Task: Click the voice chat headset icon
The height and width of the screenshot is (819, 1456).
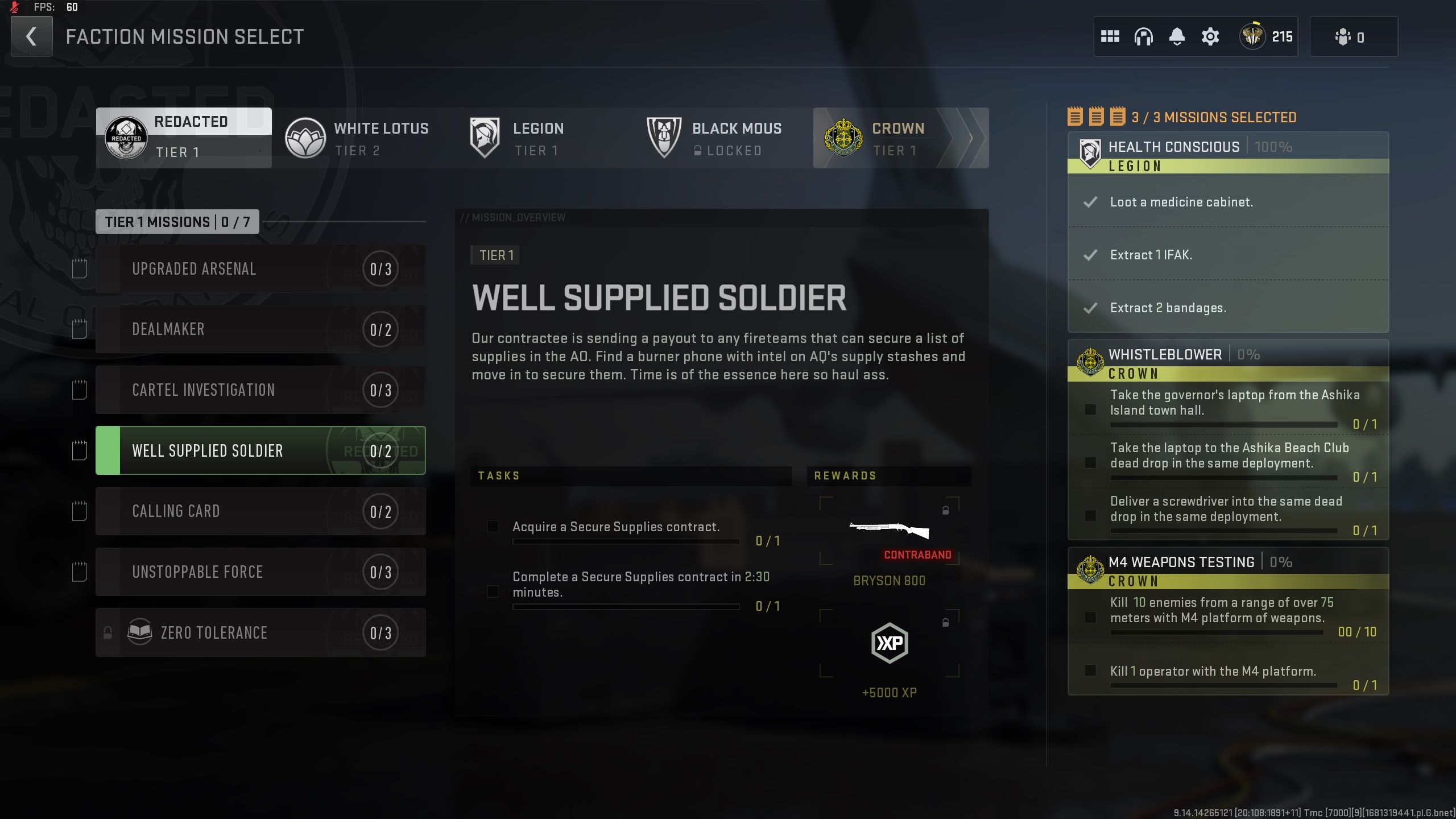Action: tap(1144, 36)
